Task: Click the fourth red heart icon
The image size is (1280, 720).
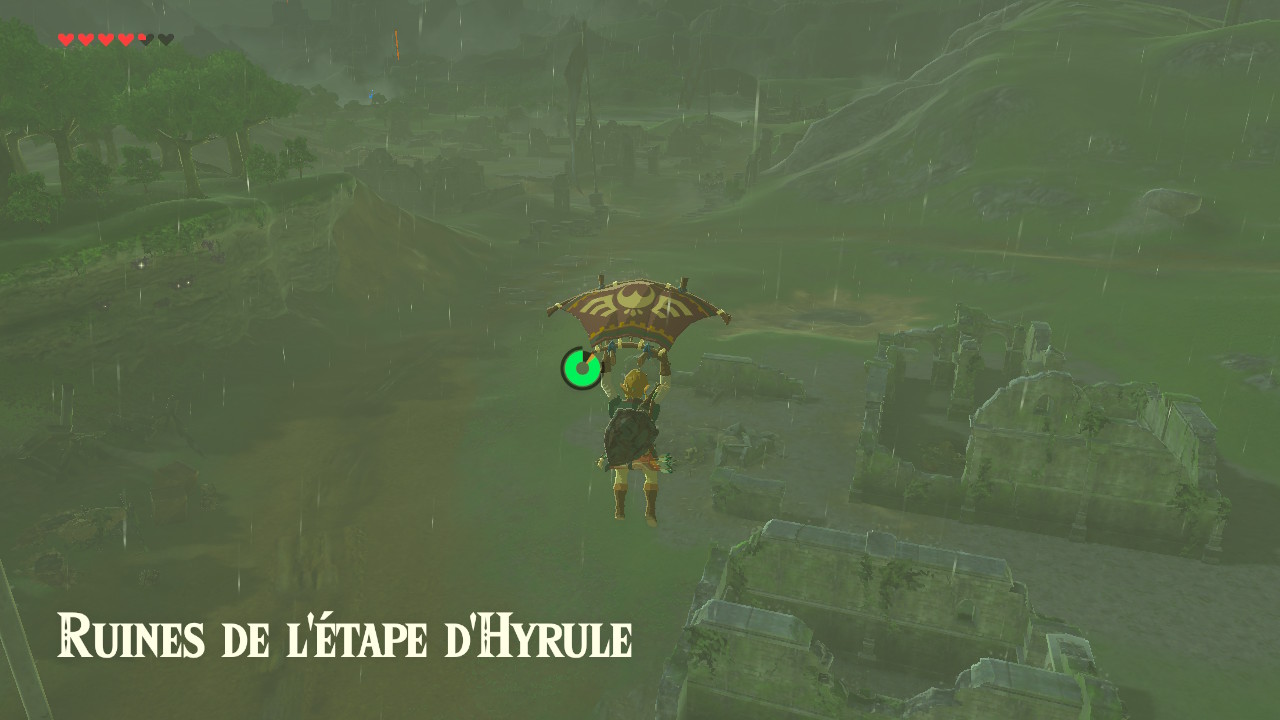Action: [x=126, y=39]
